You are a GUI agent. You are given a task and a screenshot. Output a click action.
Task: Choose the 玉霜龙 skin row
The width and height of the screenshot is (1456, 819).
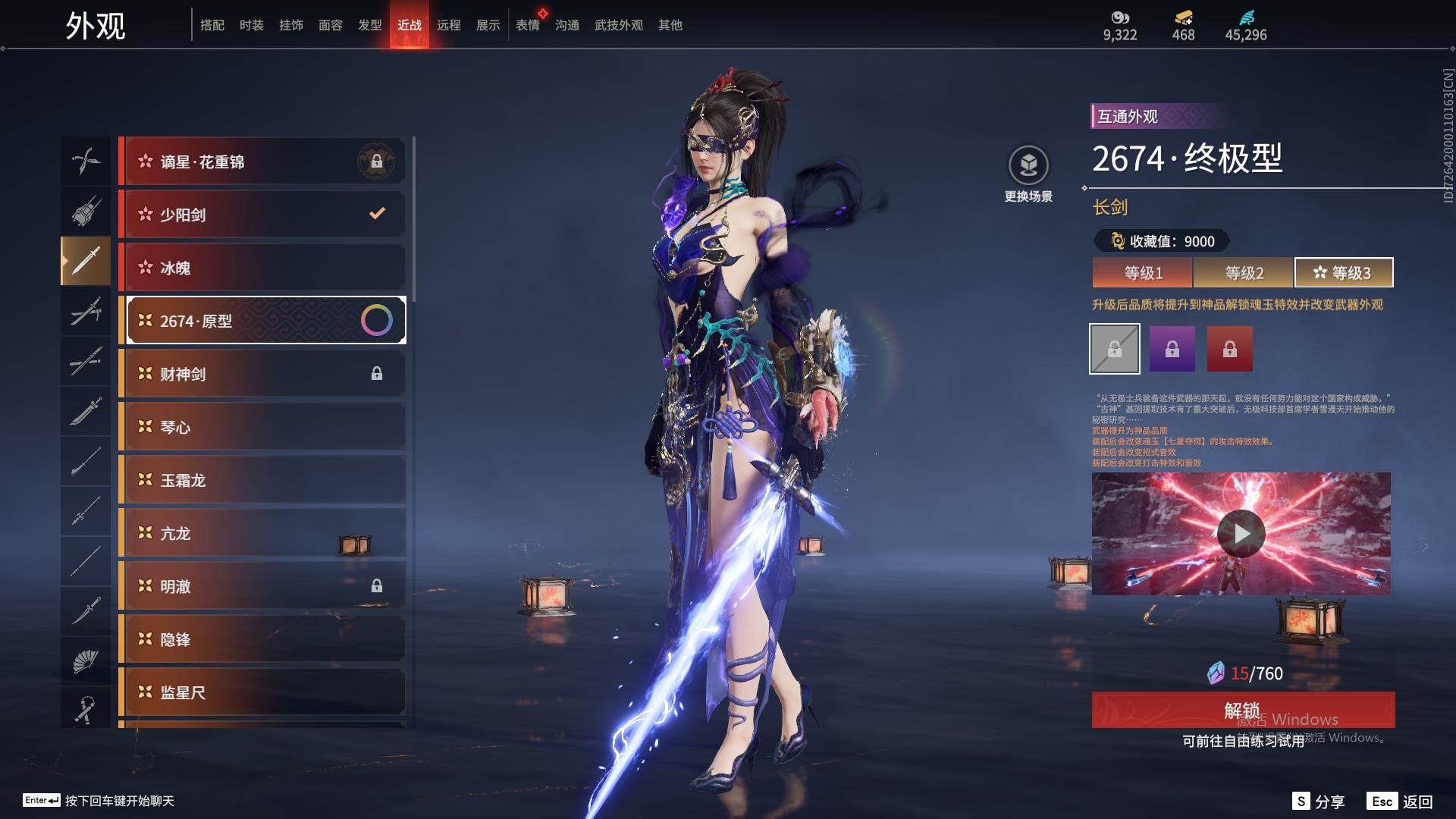(x=263, y=480)
